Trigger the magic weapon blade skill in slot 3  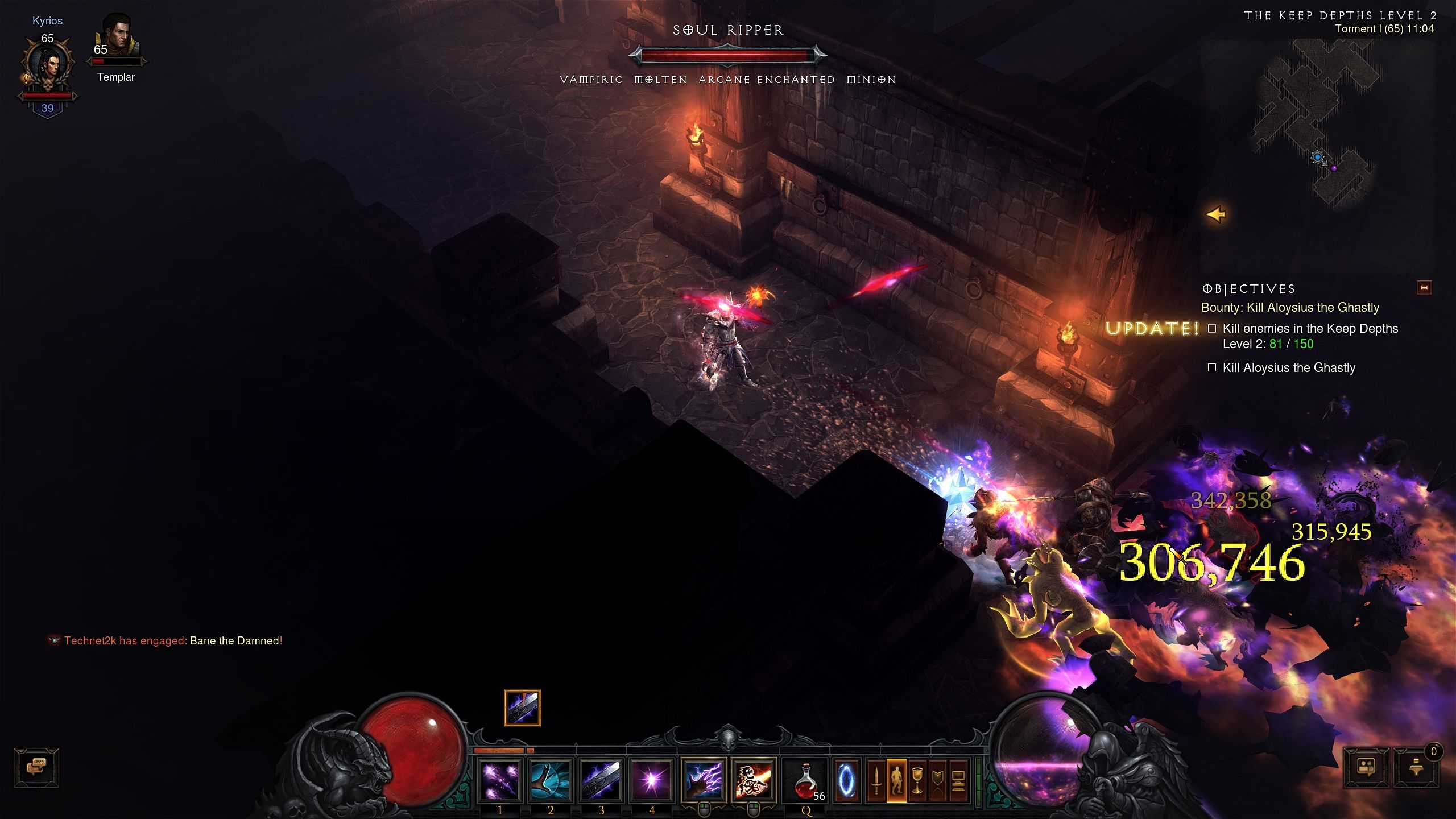[601, 779]
